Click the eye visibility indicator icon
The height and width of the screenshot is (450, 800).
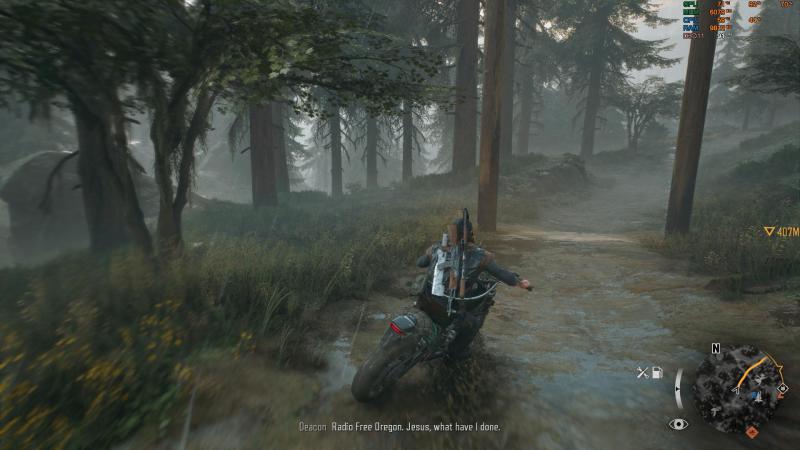(x=678, y=424)
